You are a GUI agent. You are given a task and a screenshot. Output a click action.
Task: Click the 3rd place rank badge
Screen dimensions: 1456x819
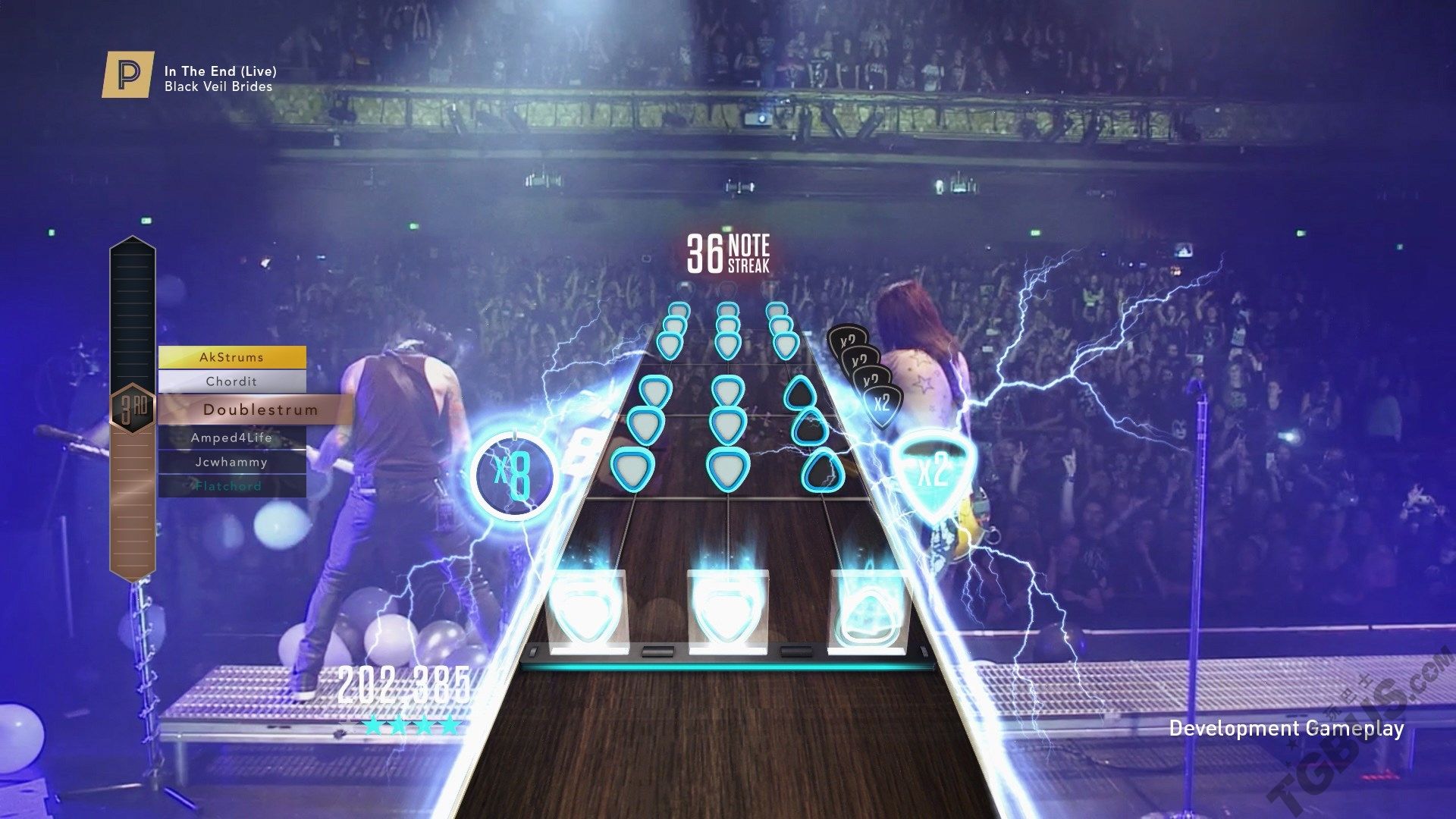[x=133, y=410]
